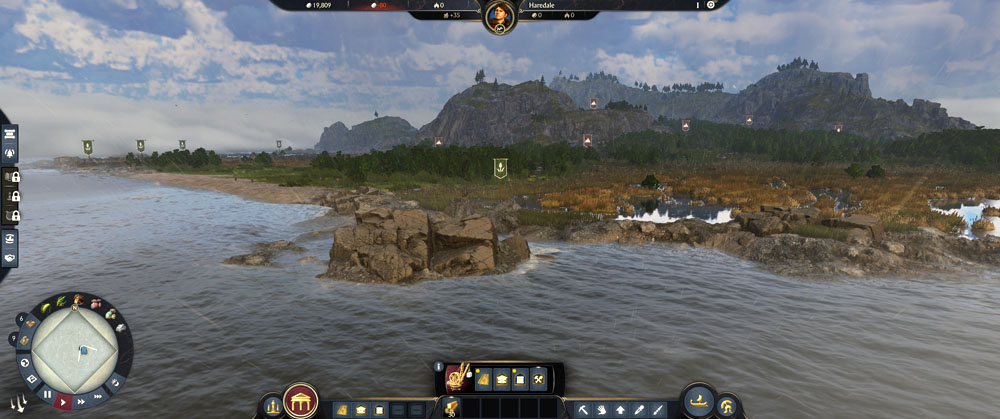1000x419 pixels.
Task: Select the fastest triple-arrow speed
Action: pos(100,396)
